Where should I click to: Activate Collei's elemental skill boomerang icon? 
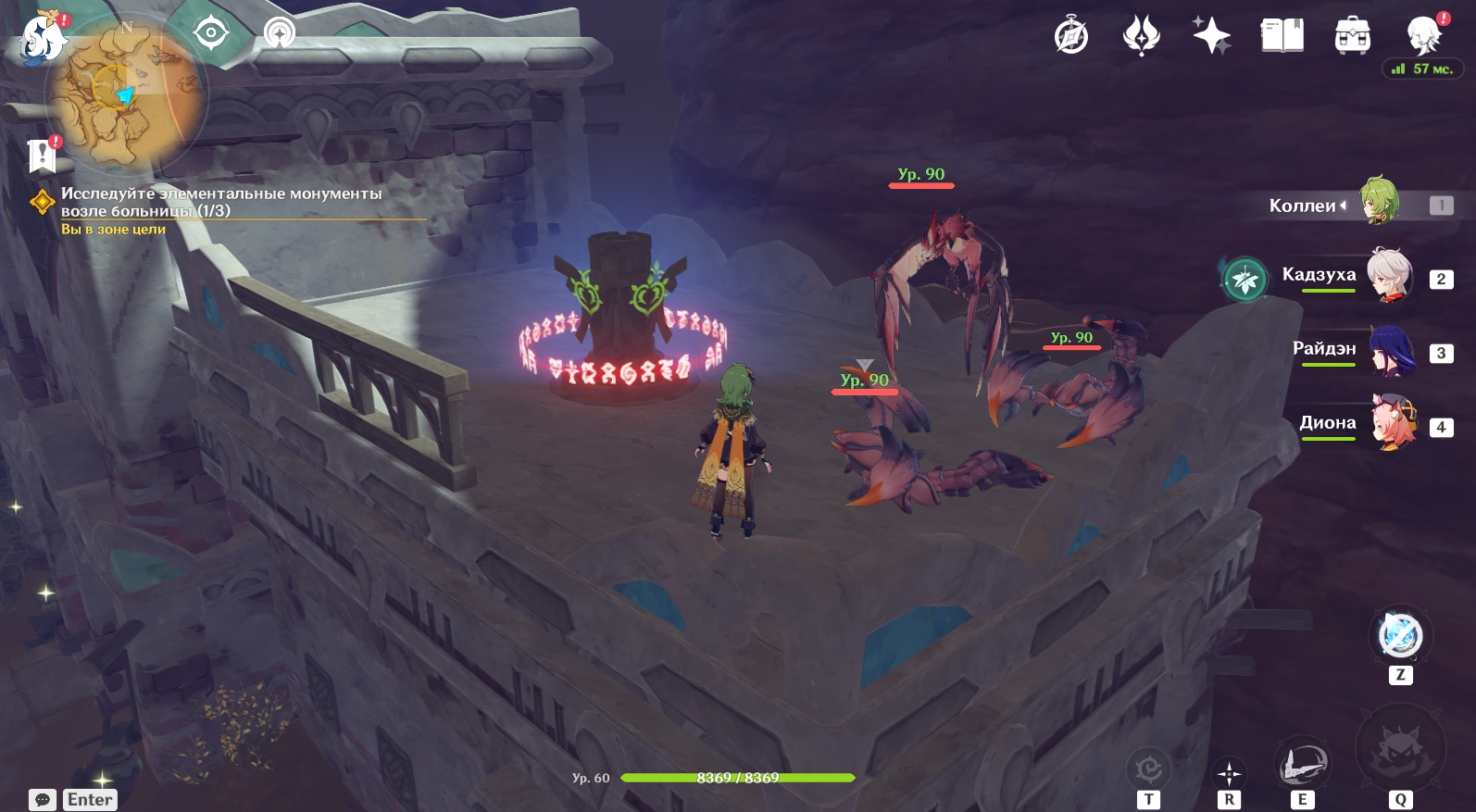click(1302, 765)
